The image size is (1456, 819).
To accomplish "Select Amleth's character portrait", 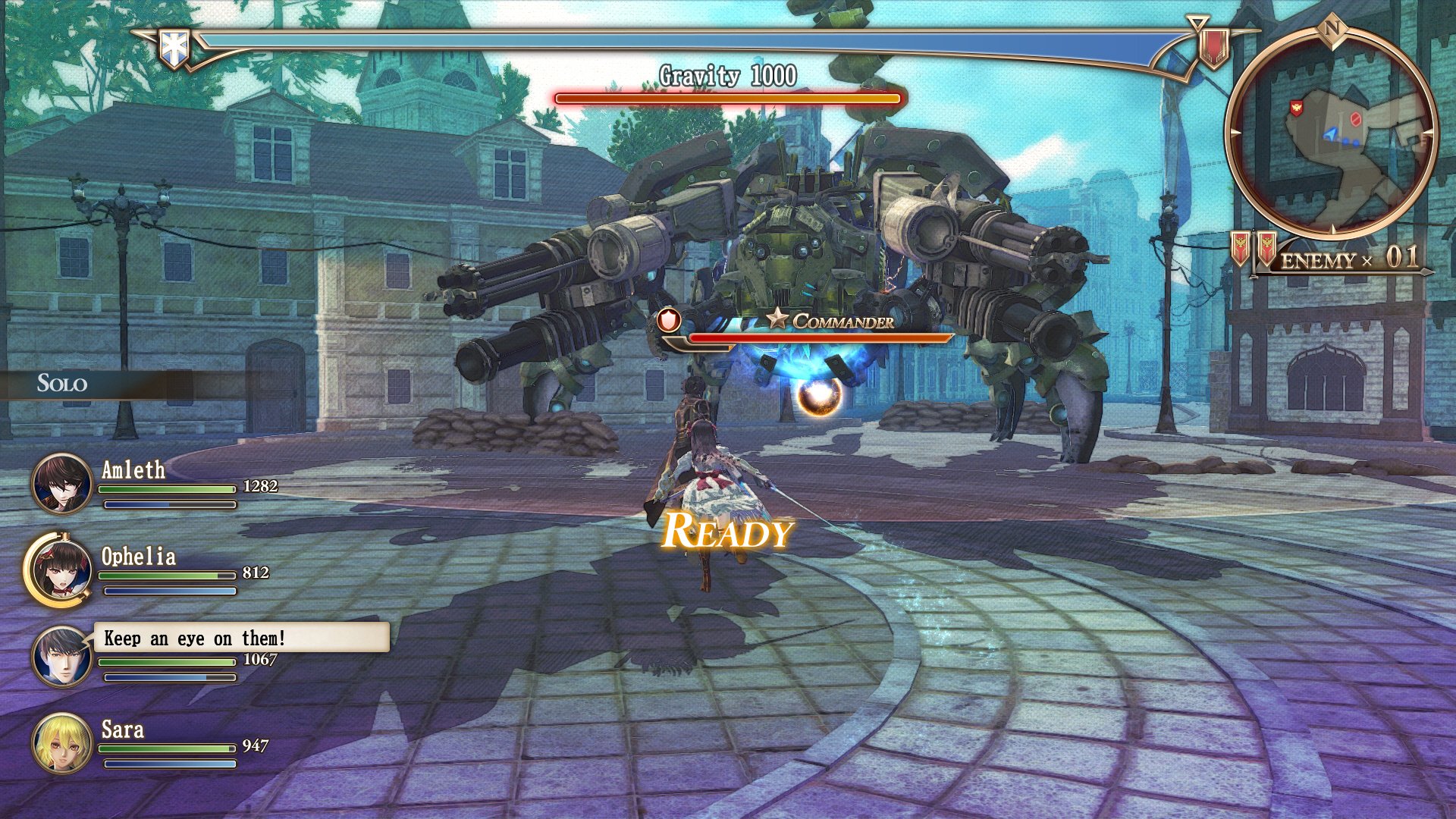I will pyautogui.click(x=59, y=484).
